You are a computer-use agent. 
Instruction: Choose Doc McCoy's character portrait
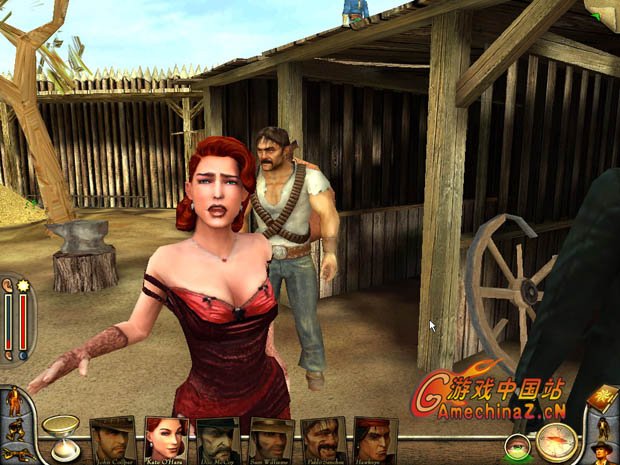218,438
